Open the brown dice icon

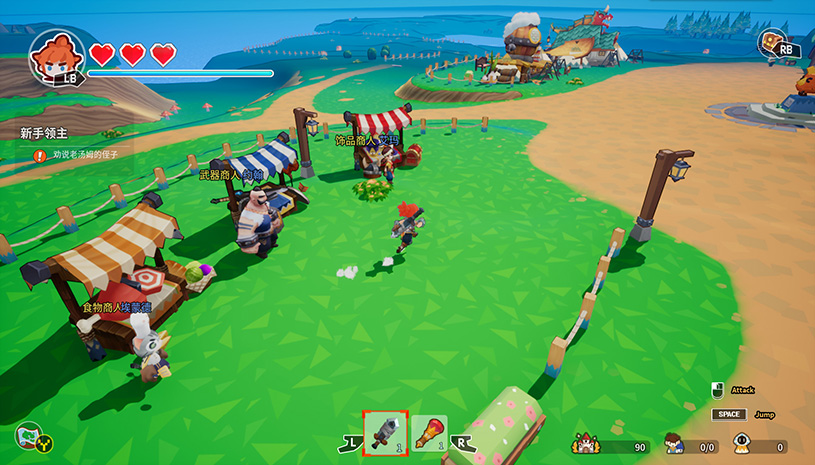click(x=771, y=44)
